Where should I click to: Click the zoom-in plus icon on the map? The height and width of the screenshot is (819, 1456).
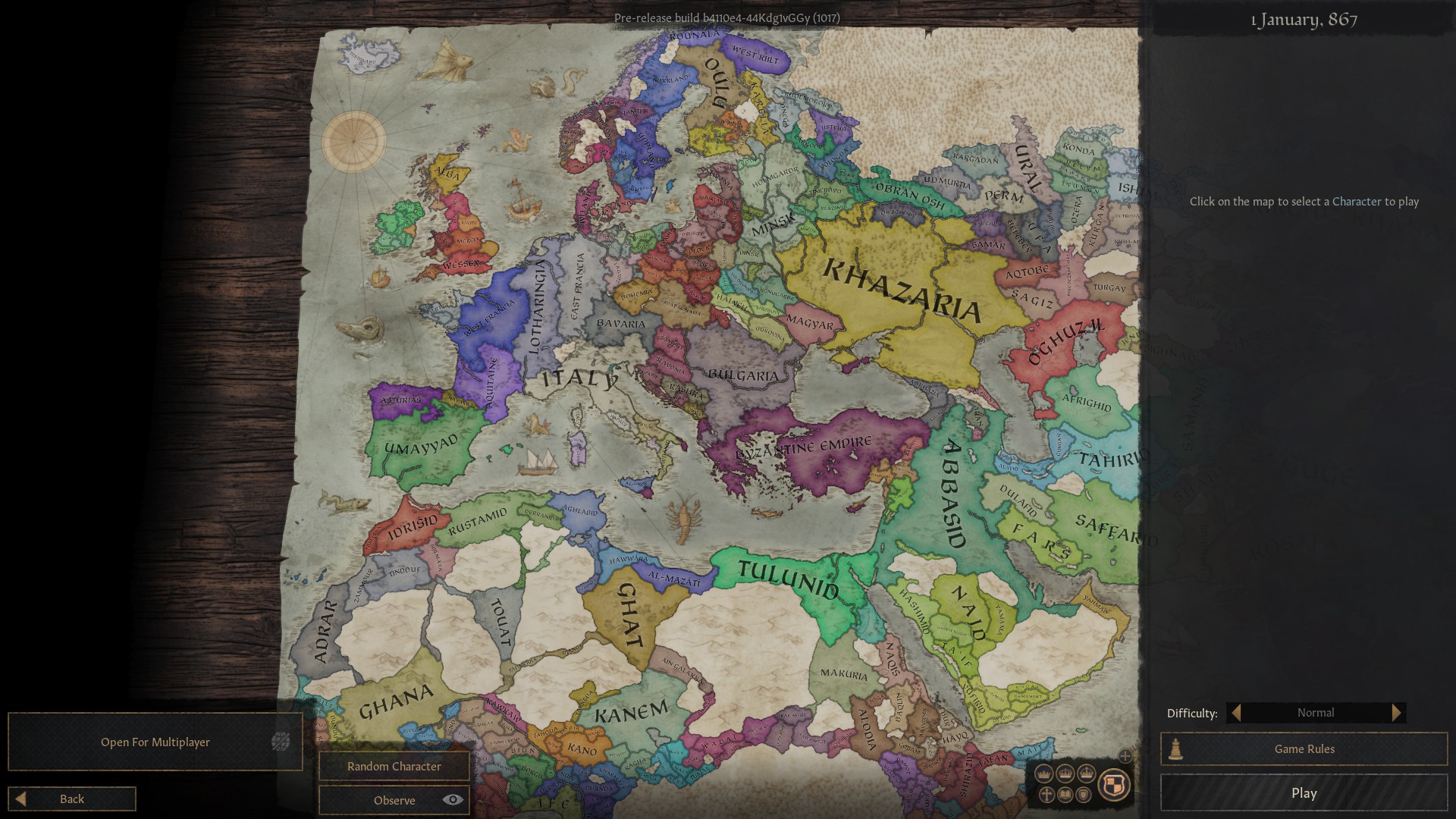1125,756
